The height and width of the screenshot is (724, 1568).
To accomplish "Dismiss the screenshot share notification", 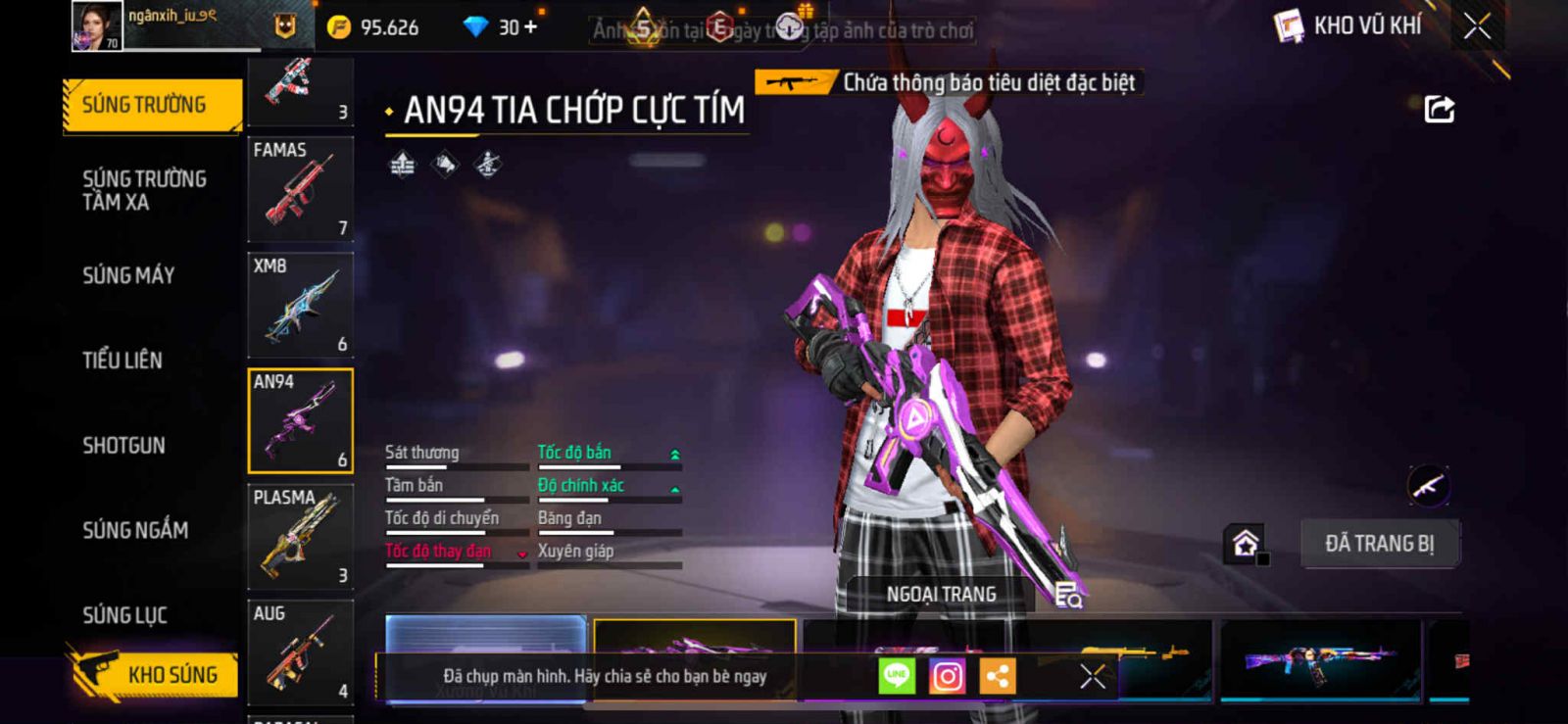I will pyautogui.click(x=1092, y=676).
